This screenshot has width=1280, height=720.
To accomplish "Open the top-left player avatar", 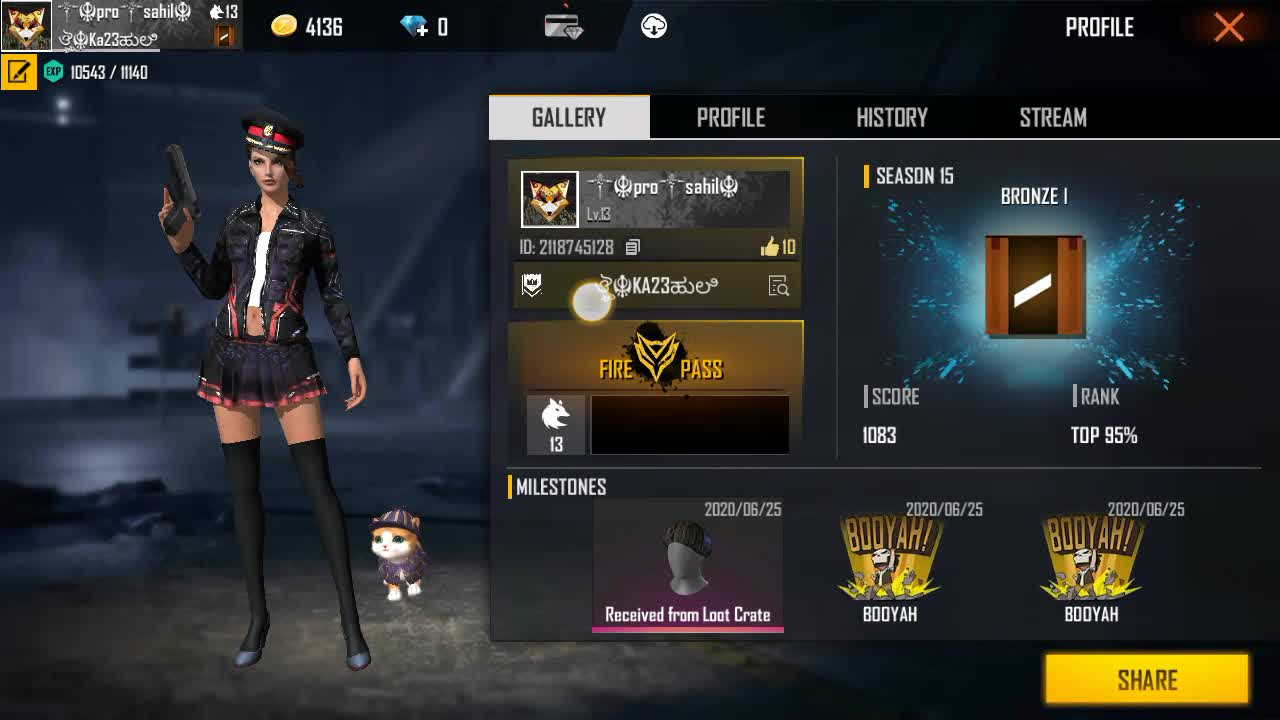I will [x=26, y=26].
